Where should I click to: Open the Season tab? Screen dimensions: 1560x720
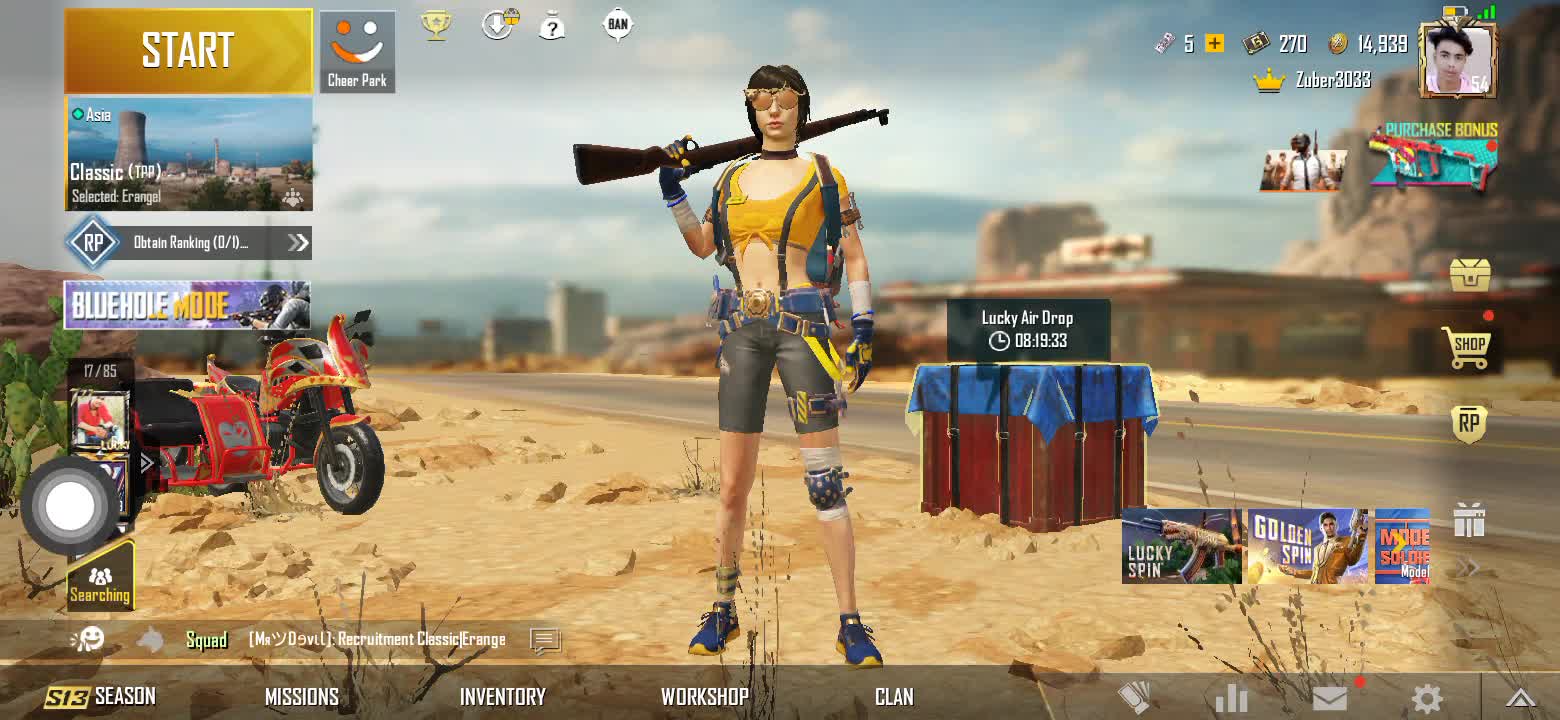(x=100, y=696)
